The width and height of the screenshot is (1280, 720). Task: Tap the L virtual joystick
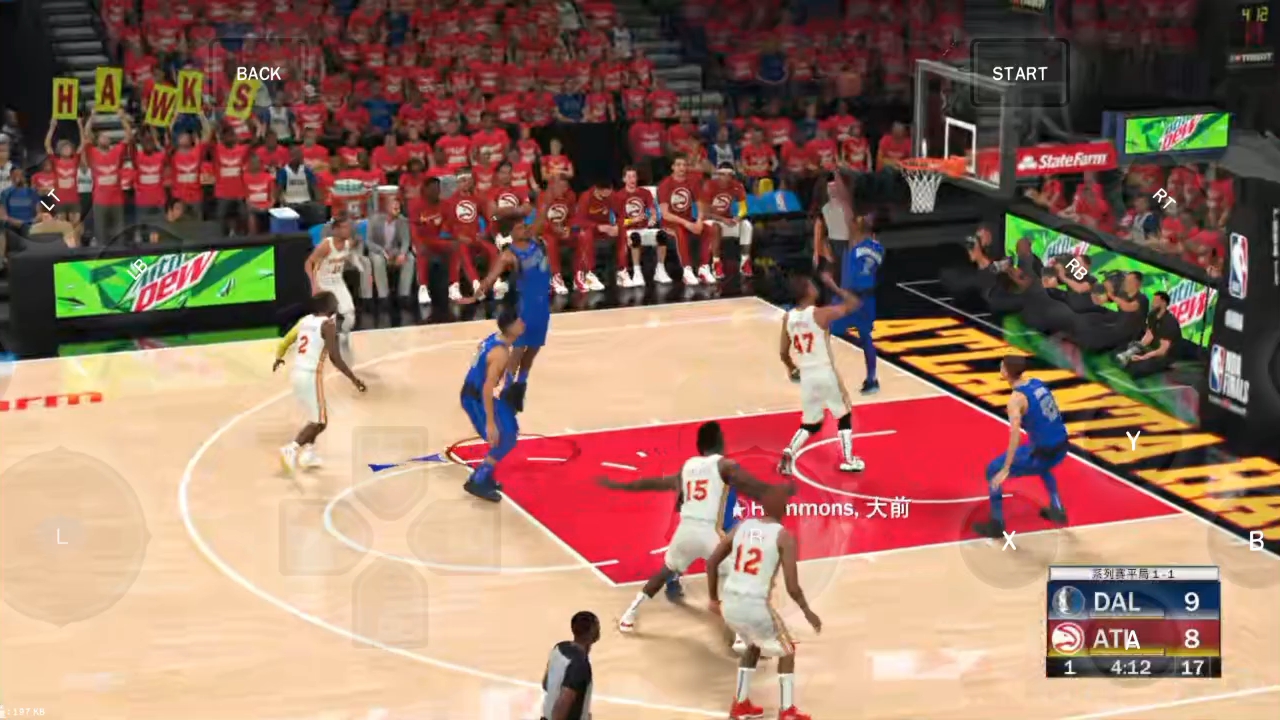tap(62, 537)
